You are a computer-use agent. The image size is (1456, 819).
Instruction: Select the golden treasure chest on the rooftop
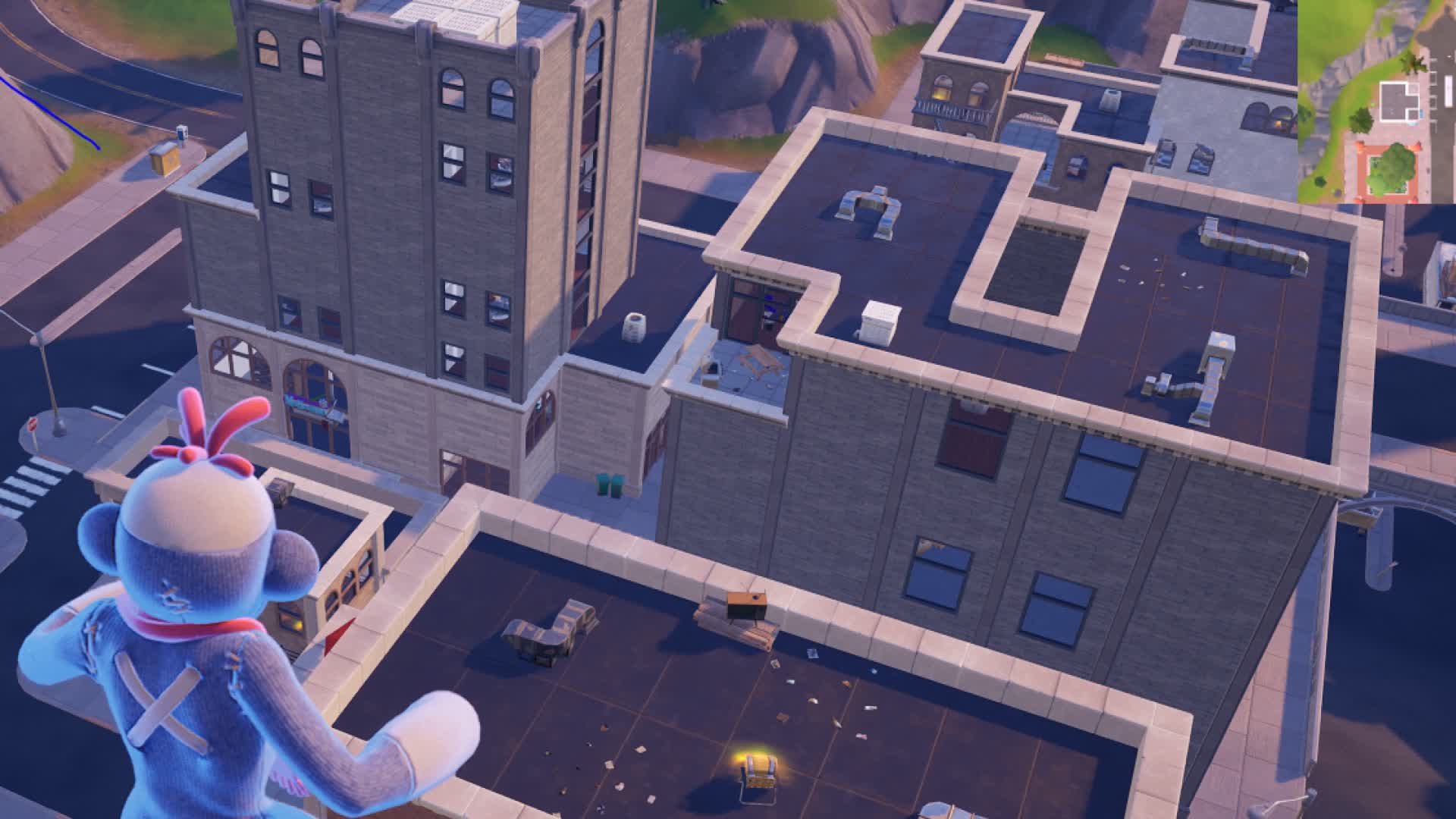(758, 770)
